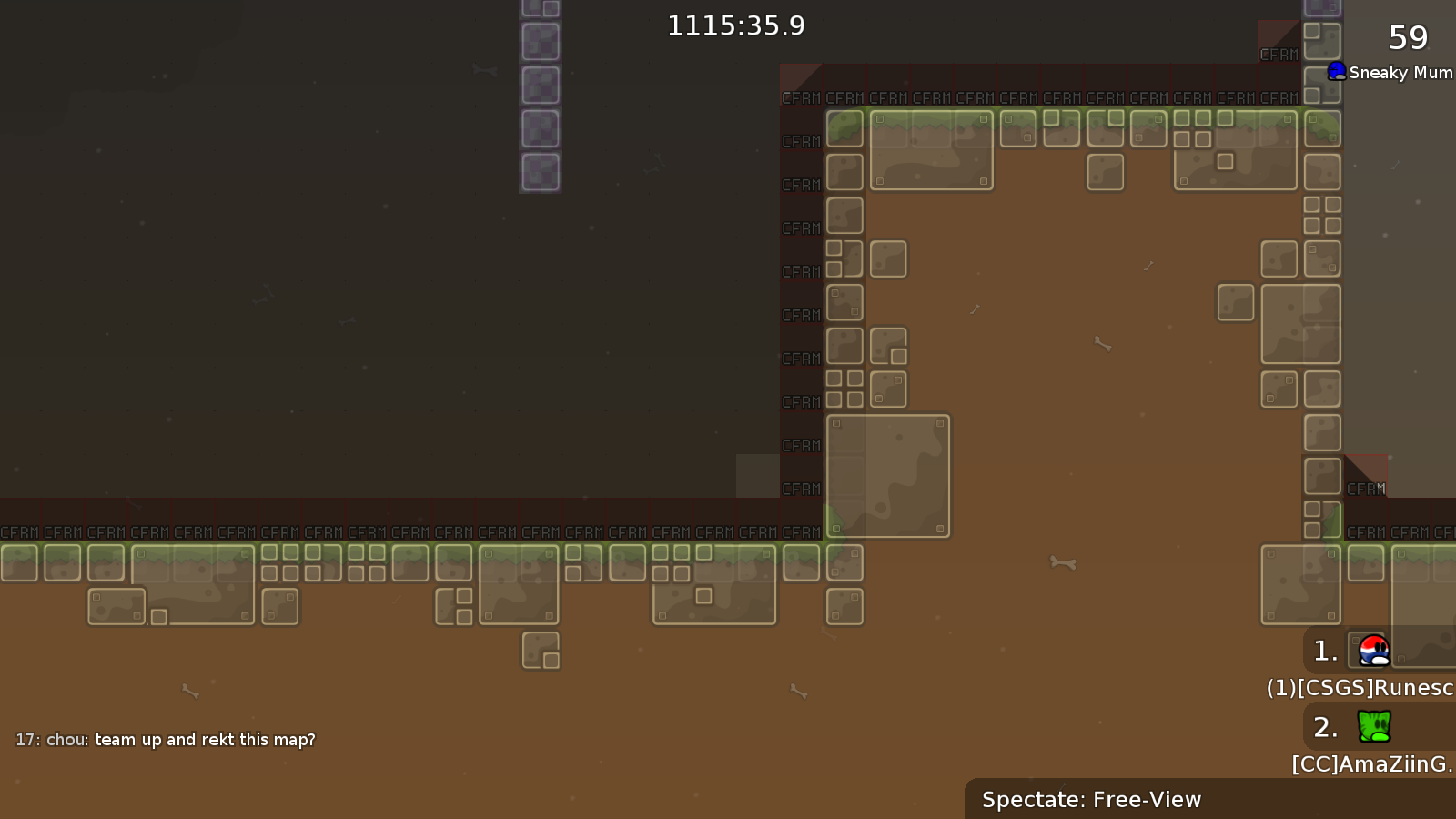
Task: Click the blue Sneaky Mum player avatar
Action: [1336, 71]
